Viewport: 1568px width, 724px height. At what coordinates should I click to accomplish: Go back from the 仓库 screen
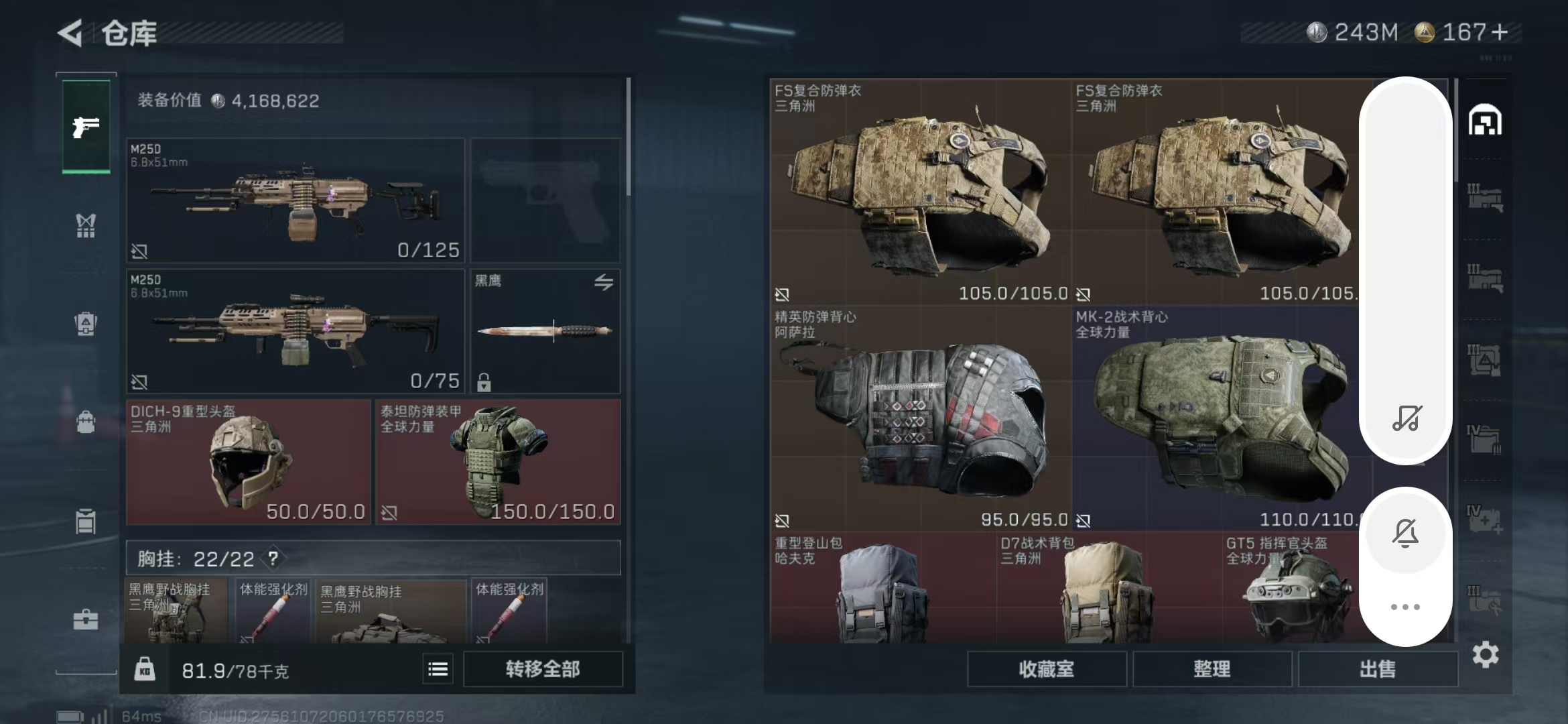tap(70, 33)
